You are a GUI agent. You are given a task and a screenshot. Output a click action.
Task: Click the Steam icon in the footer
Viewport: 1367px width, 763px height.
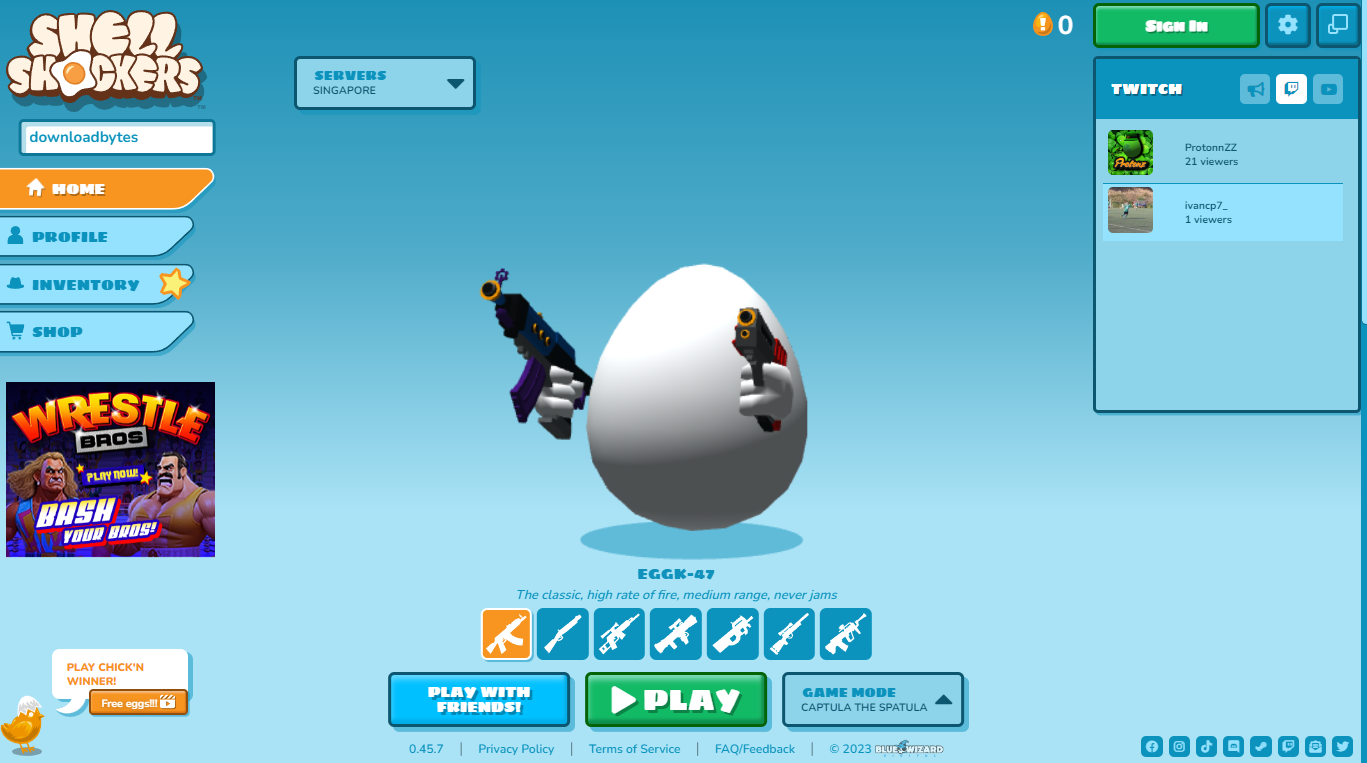1260,746
